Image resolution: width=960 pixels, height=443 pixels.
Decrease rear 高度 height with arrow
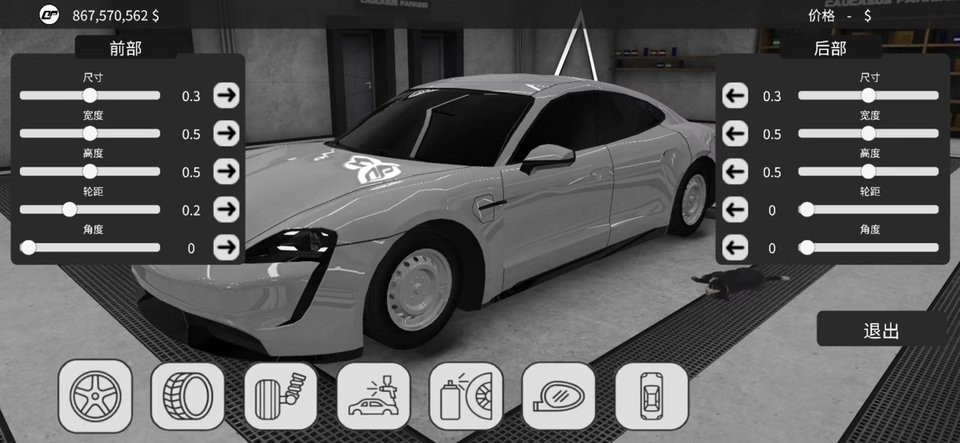coord(735,172)
